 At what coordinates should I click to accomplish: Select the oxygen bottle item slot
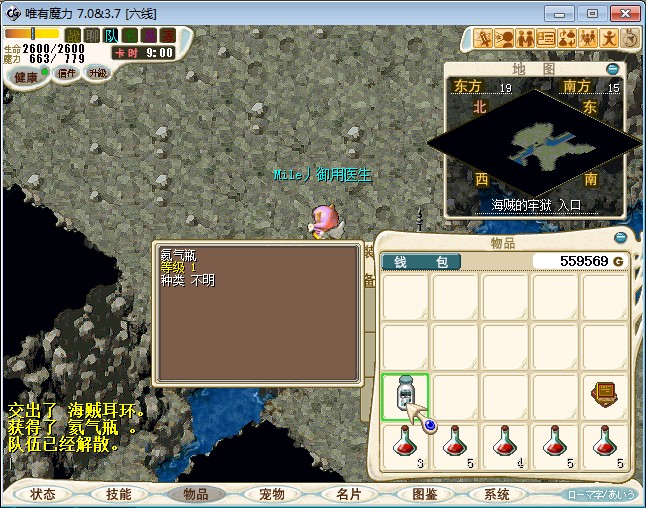(x=405, y=397)
